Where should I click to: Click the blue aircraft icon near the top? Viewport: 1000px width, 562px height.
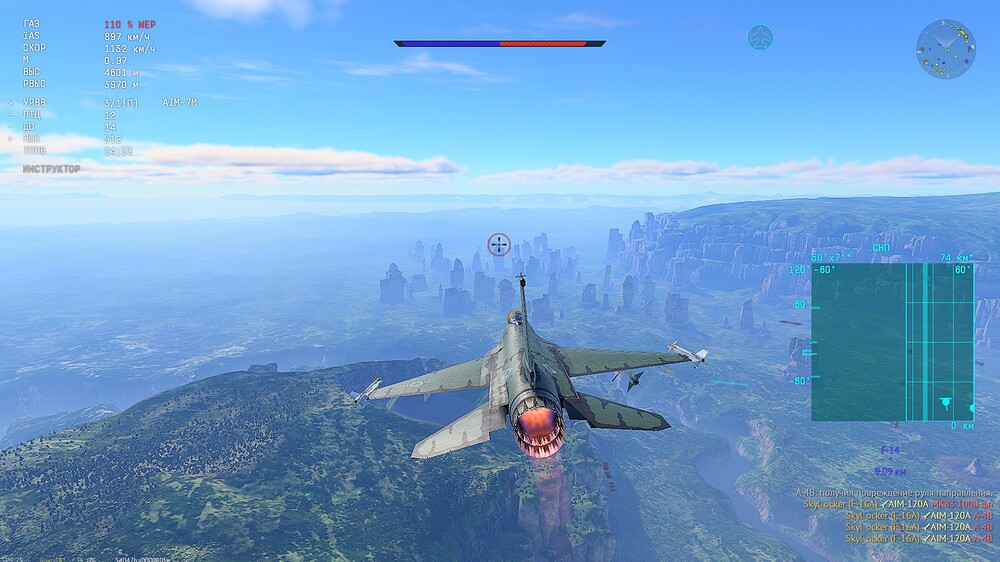(x=760, y=38)
